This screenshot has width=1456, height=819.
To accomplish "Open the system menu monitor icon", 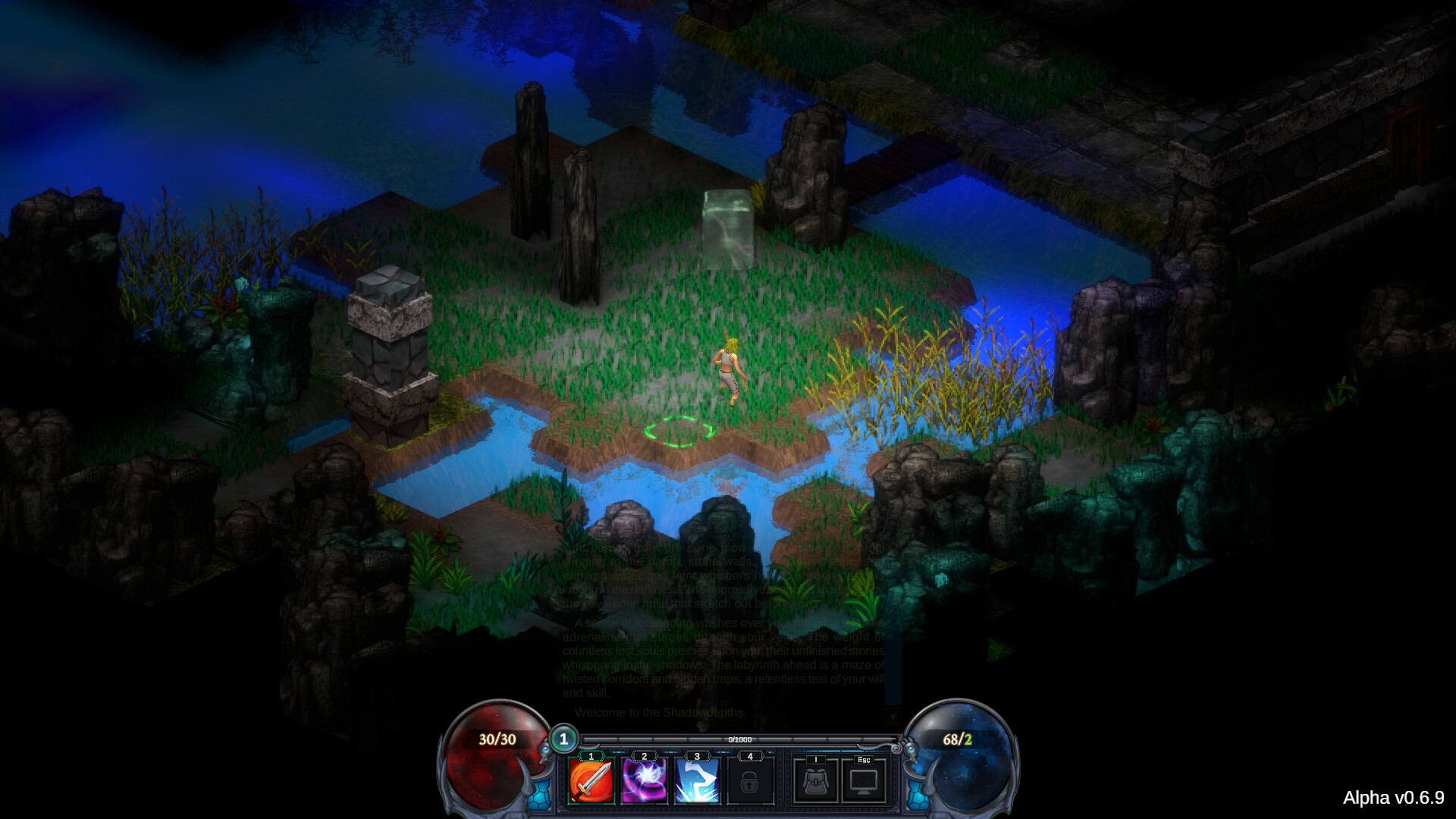I will point(862,781).
